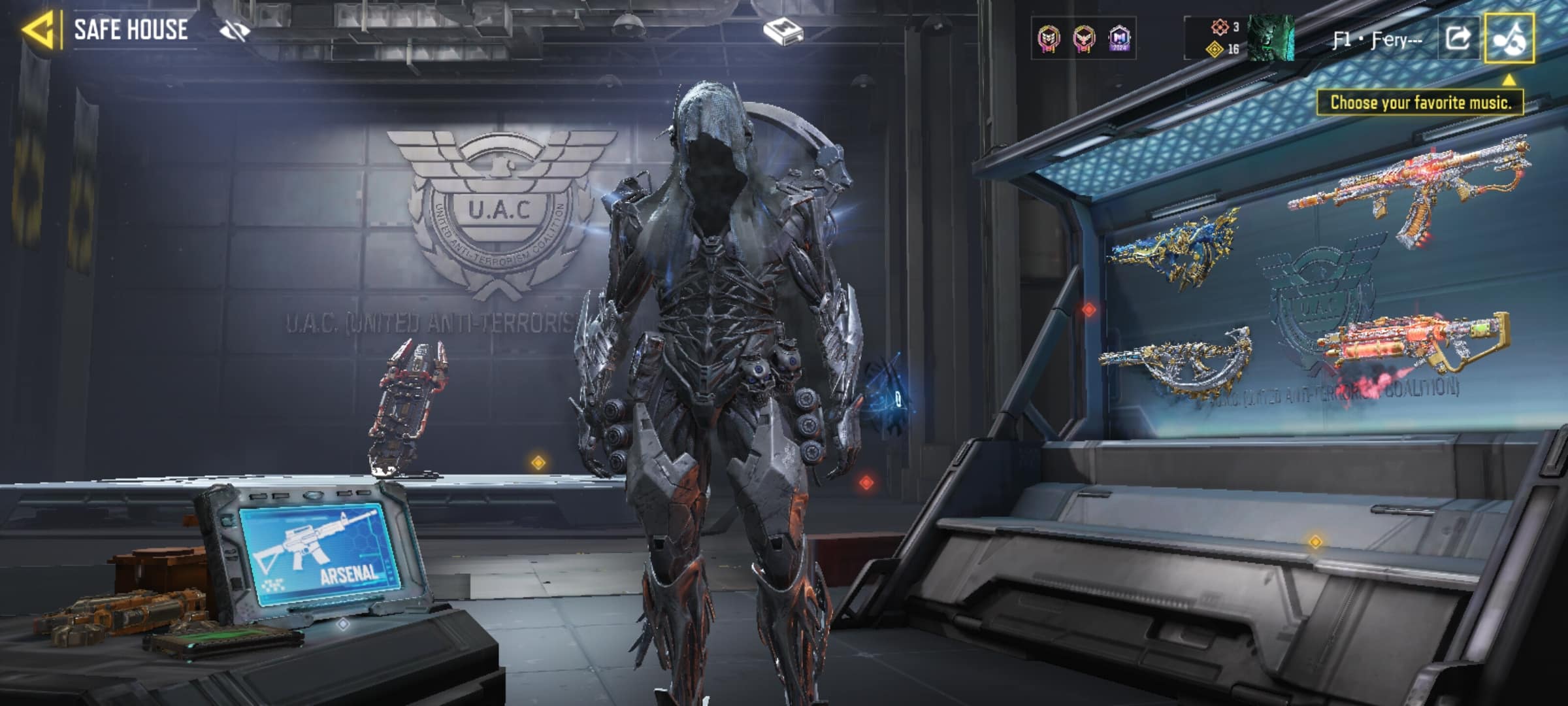Select the 2024 purple medal badge
The width and height of the screenshot is (1568, 706).
(1119, 39)
